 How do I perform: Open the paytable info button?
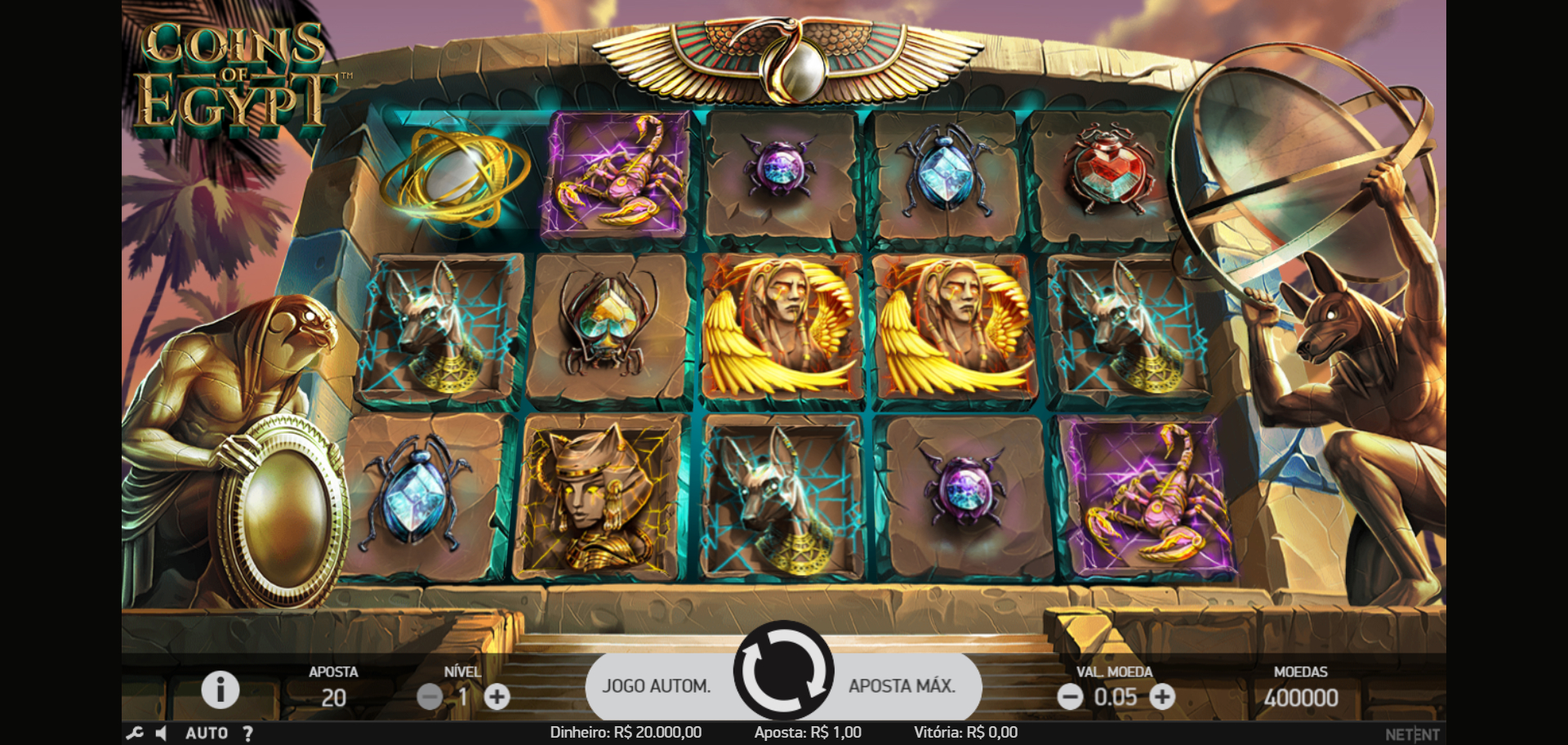pos(220,690)
